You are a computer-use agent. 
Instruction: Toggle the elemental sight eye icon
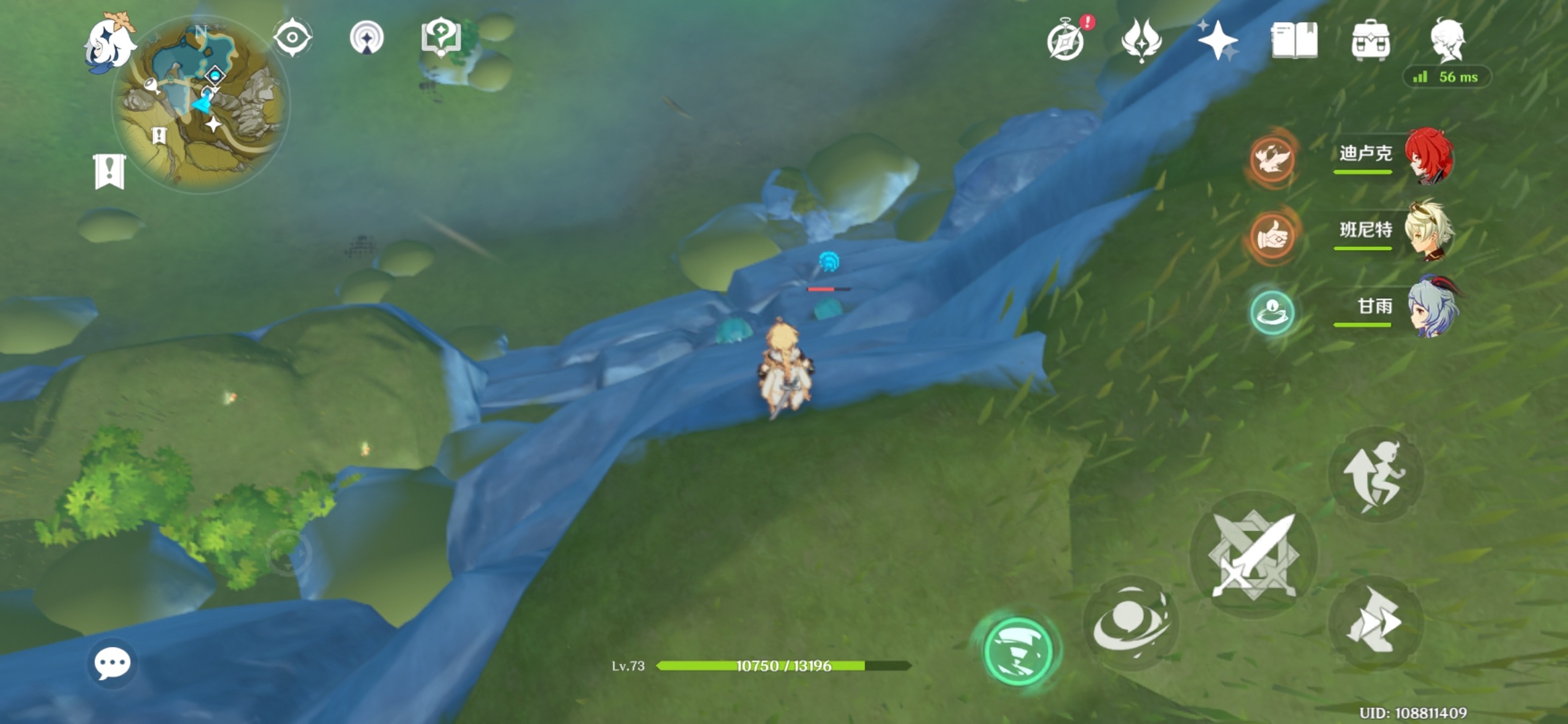point(292,38)
